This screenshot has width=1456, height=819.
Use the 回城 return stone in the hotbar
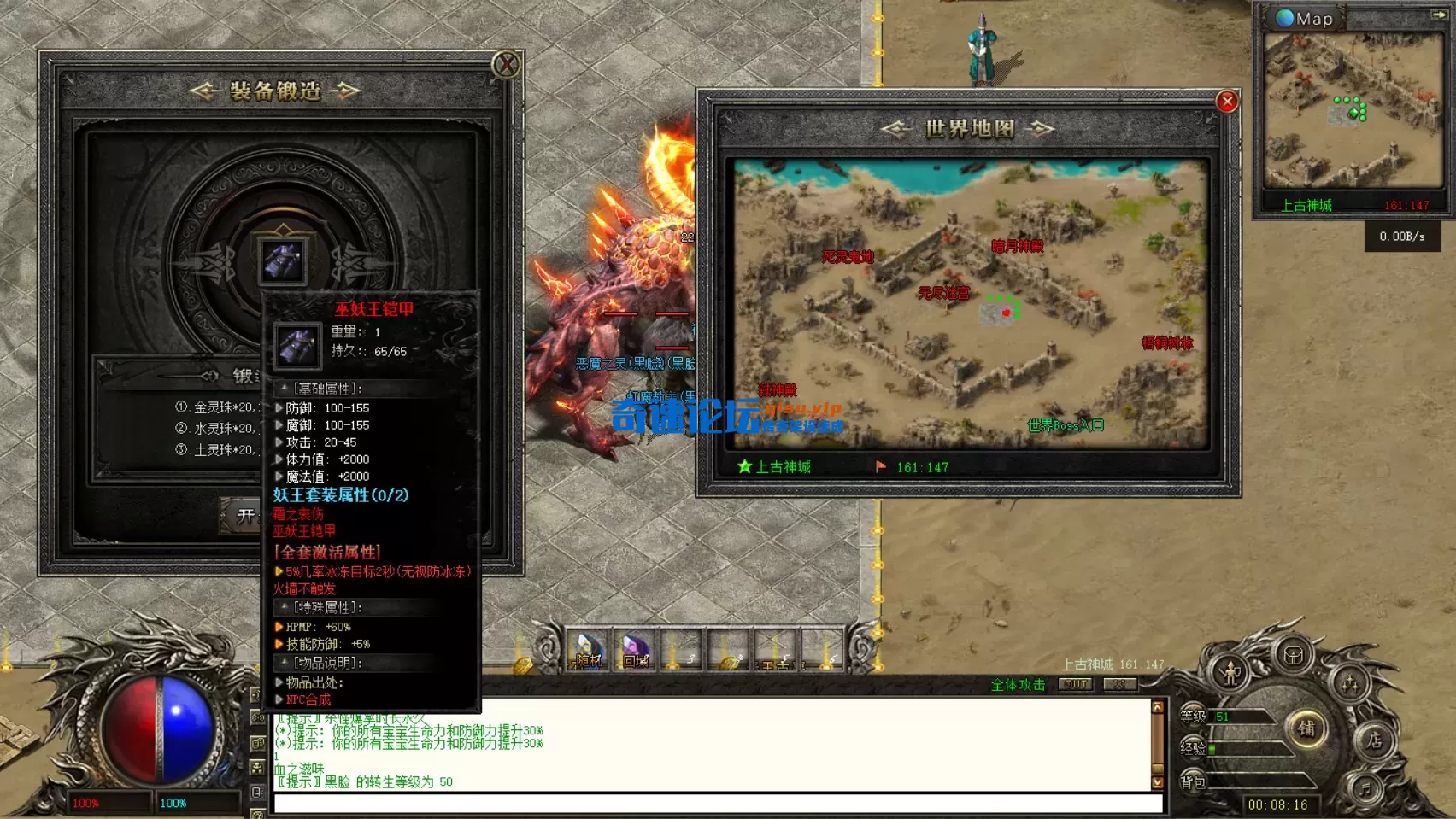coord(635,651)
